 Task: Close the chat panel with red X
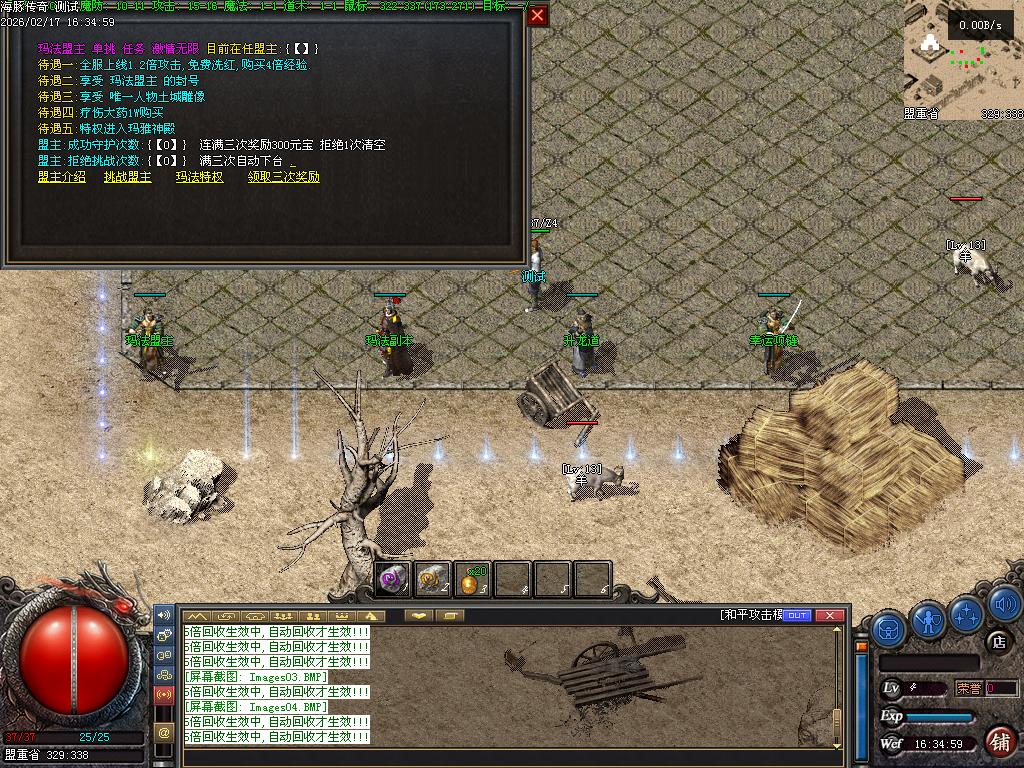(x=829, y=615)
